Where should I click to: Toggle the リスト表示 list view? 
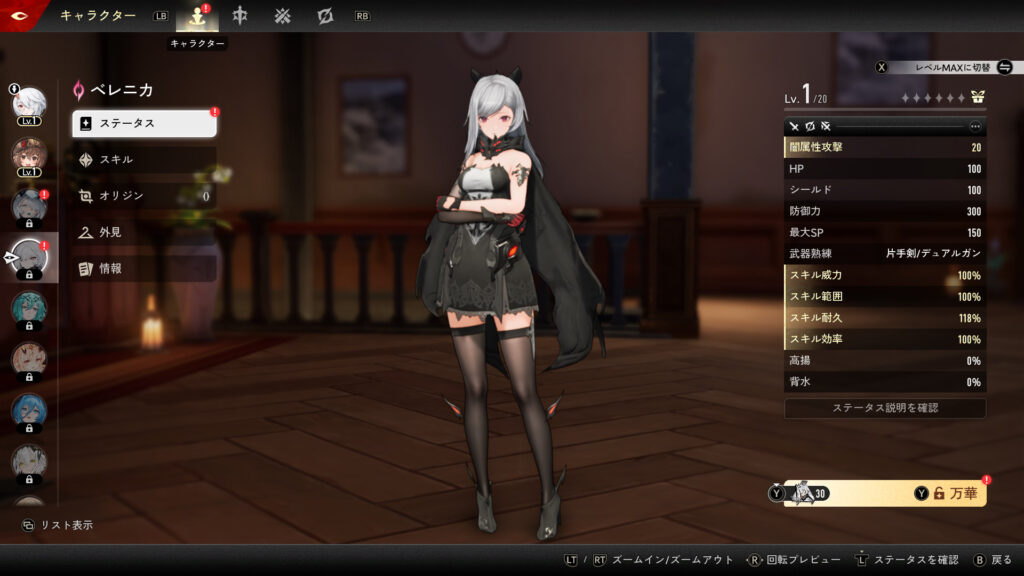58,525
